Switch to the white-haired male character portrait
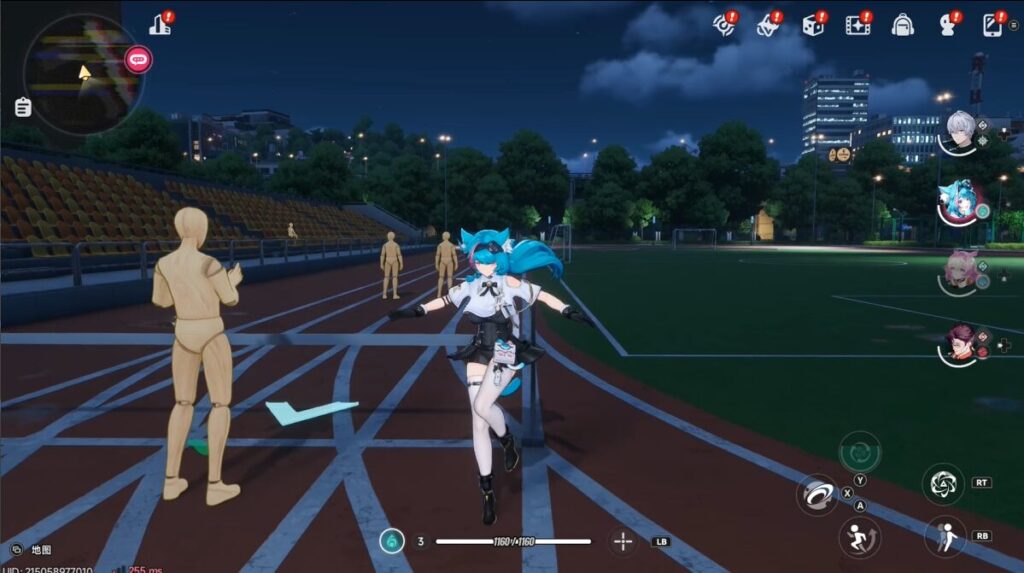Image resolution: width=1024 pixels, height=573 pixels. pos(960,131)
